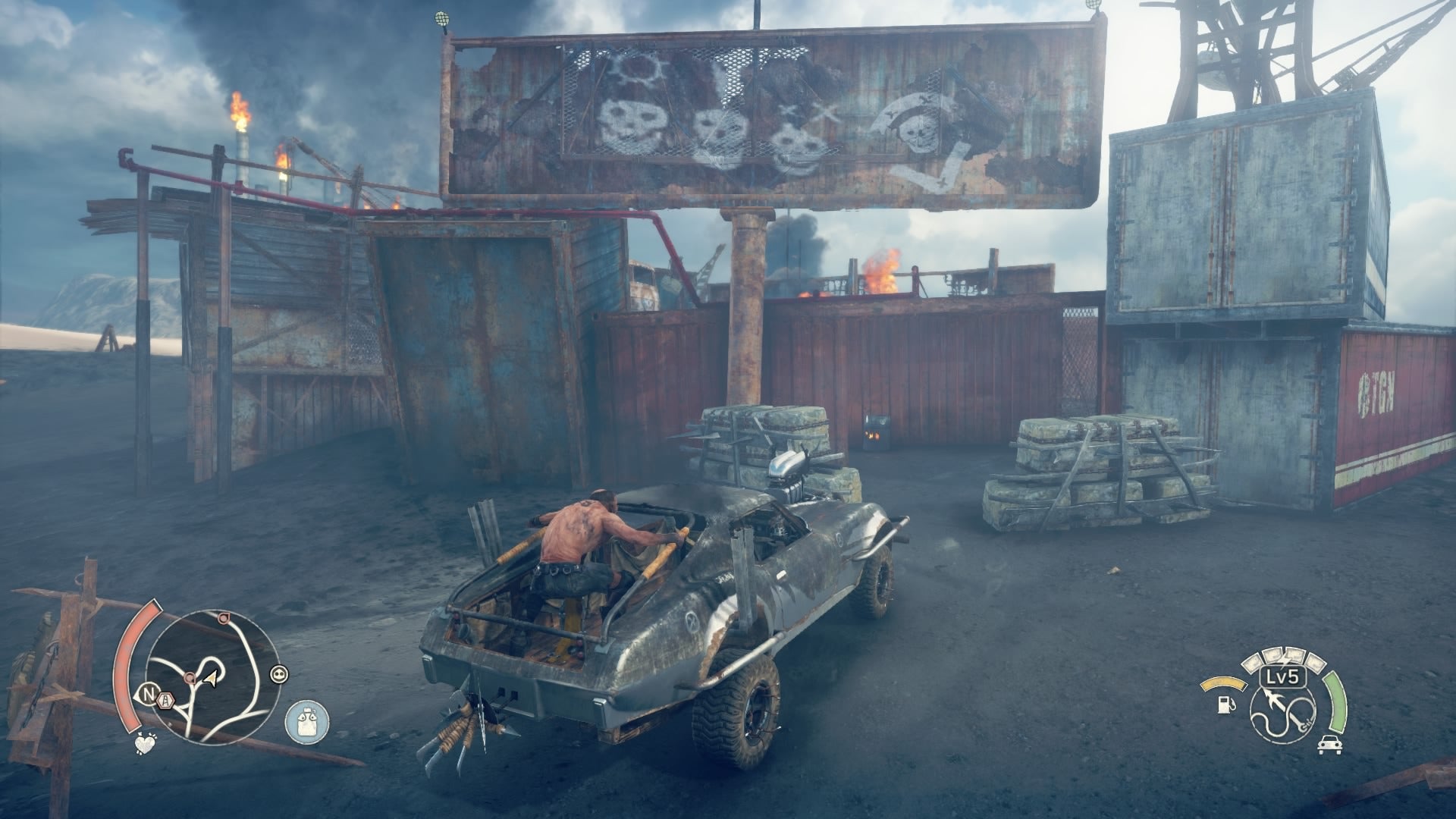Expand the minimap by clicking its circle
Viewport: 1456px width, 819px height.
pyautogui.click(x=214, y=676)
